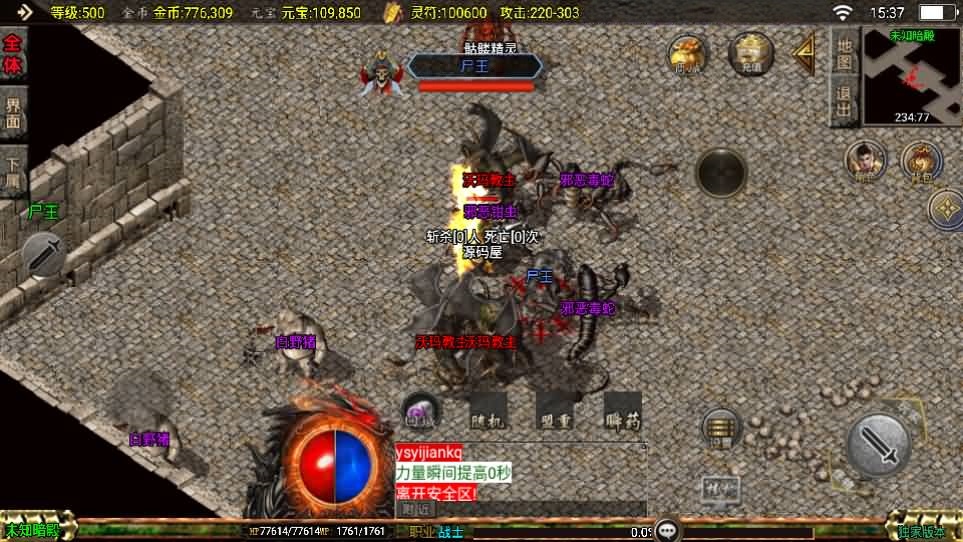This screenshot has height=542, width=963.
Task: Open the chat speech bubble button
Action: point(669,530)
